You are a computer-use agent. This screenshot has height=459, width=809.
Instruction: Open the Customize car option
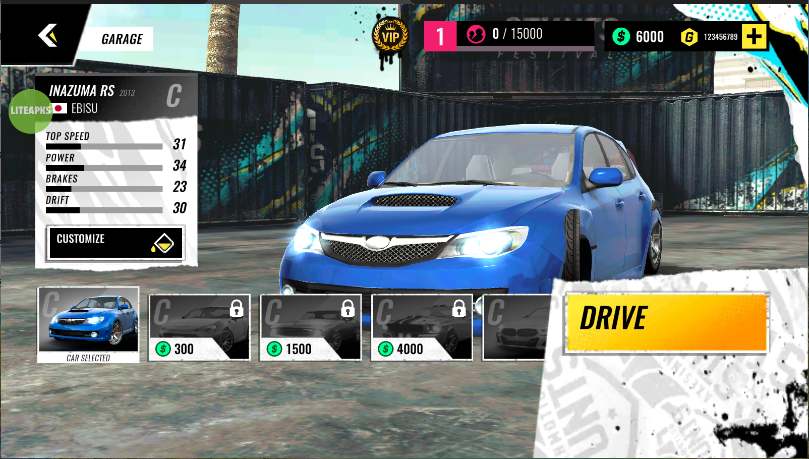(x=115, y=242)
